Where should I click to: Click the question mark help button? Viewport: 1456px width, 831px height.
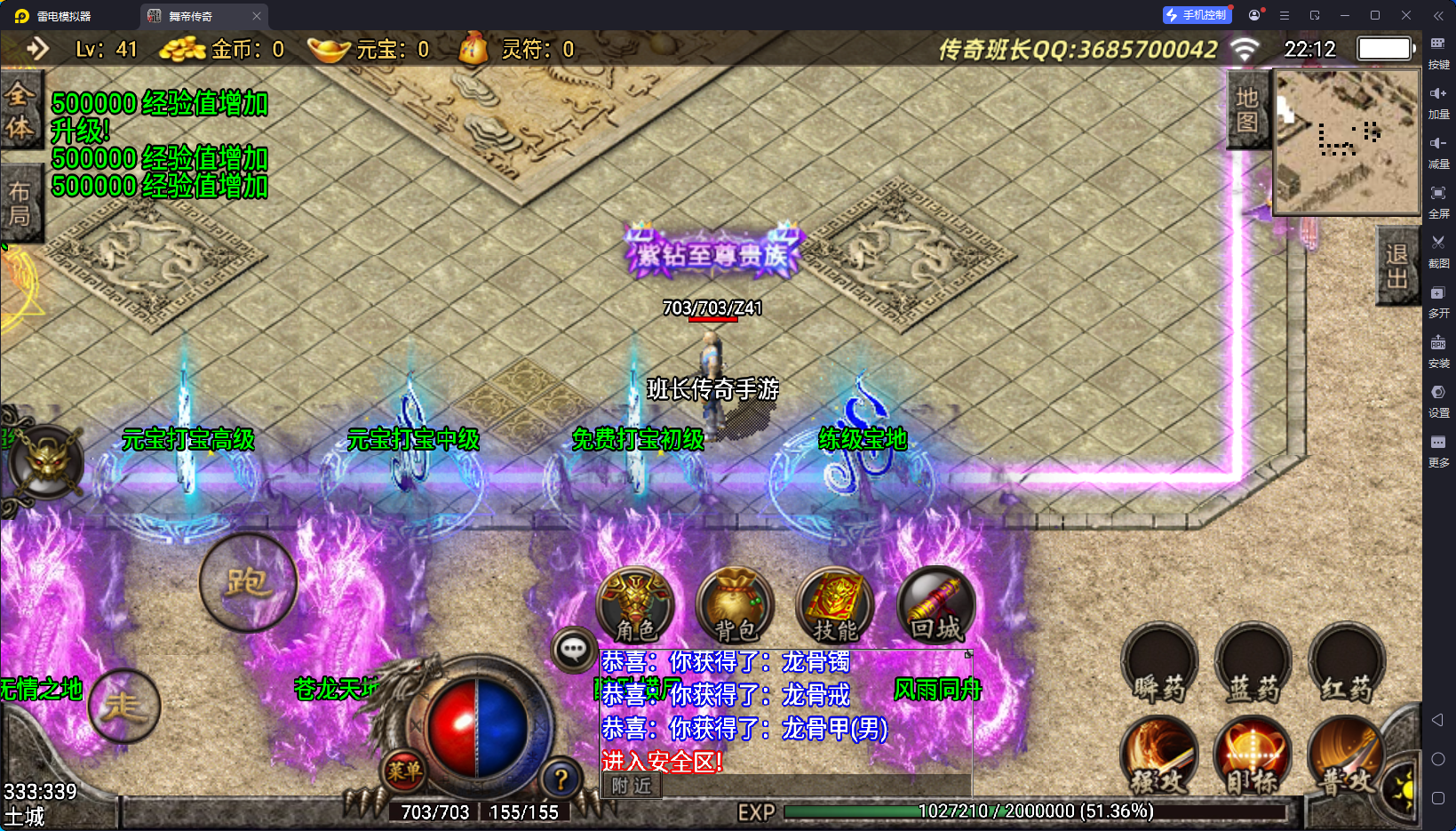click(x=561, y=779)
